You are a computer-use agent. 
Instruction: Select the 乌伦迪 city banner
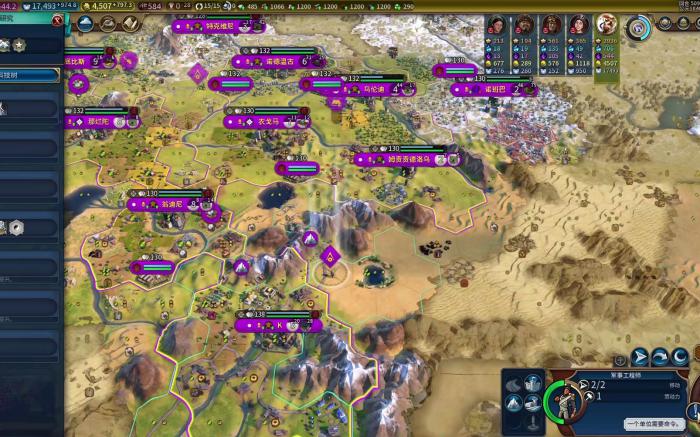coord(372,89)
